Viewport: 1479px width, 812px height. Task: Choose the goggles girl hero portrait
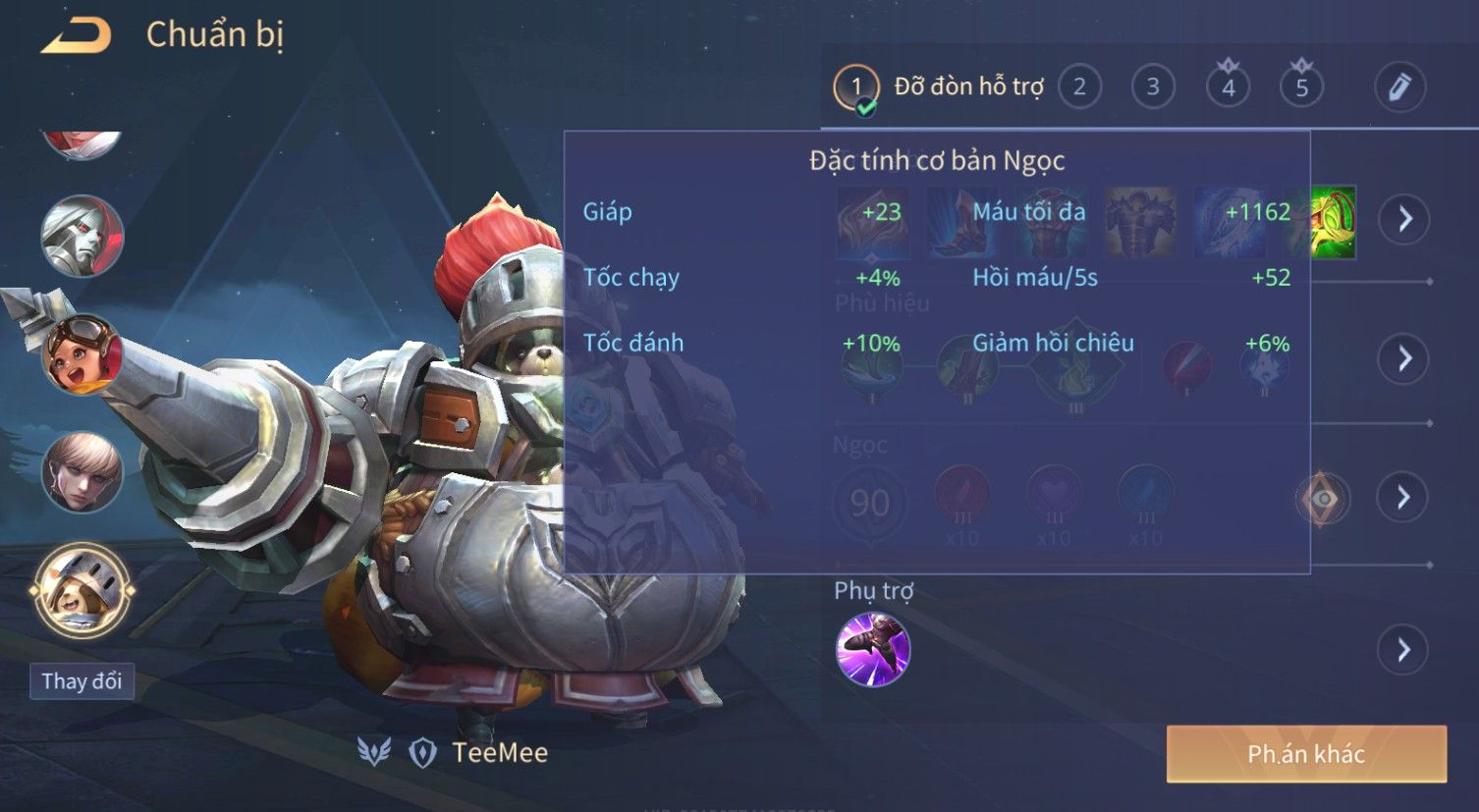82,353
